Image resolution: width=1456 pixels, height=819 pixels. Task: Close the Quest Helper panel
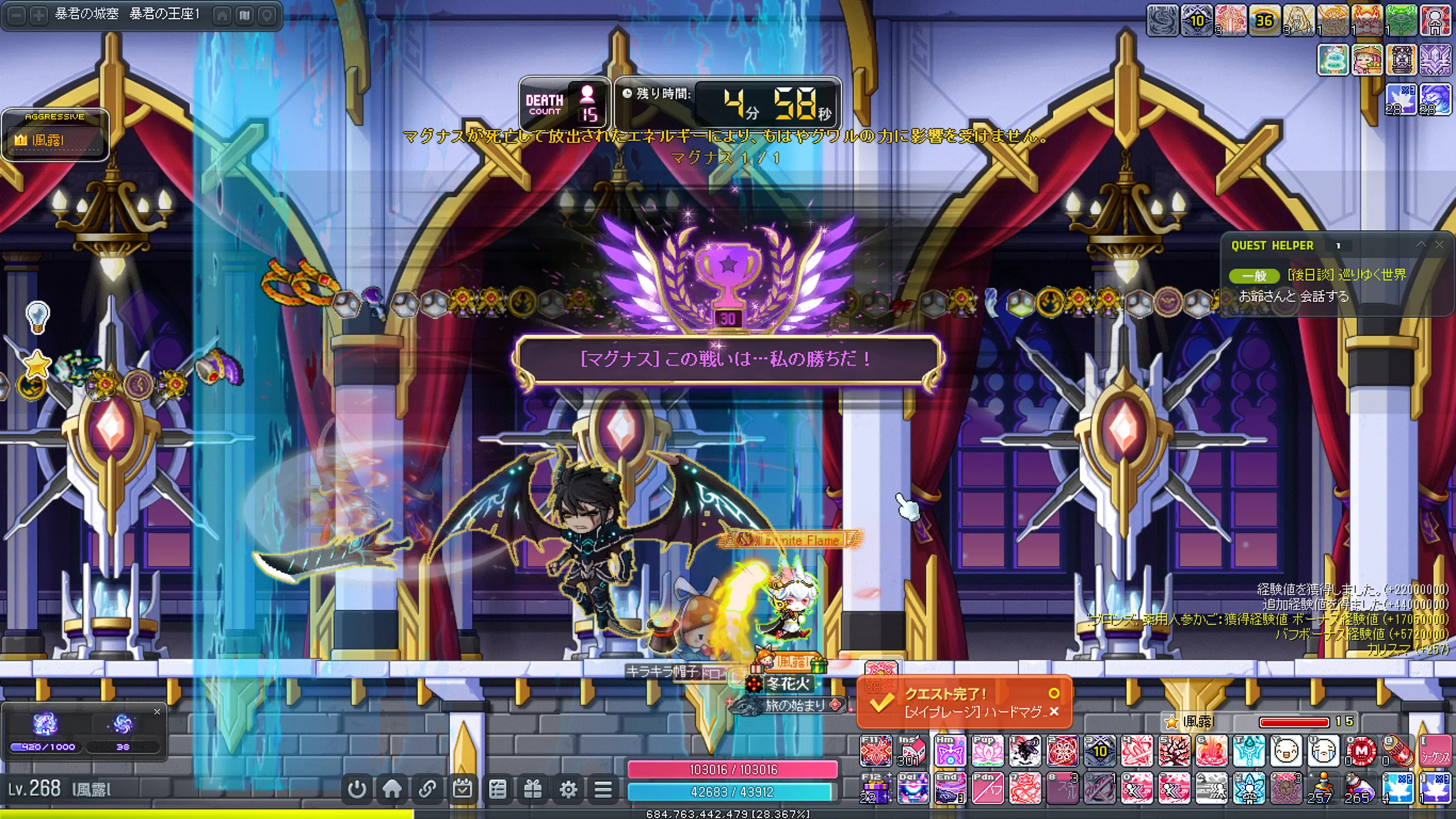1439,245
